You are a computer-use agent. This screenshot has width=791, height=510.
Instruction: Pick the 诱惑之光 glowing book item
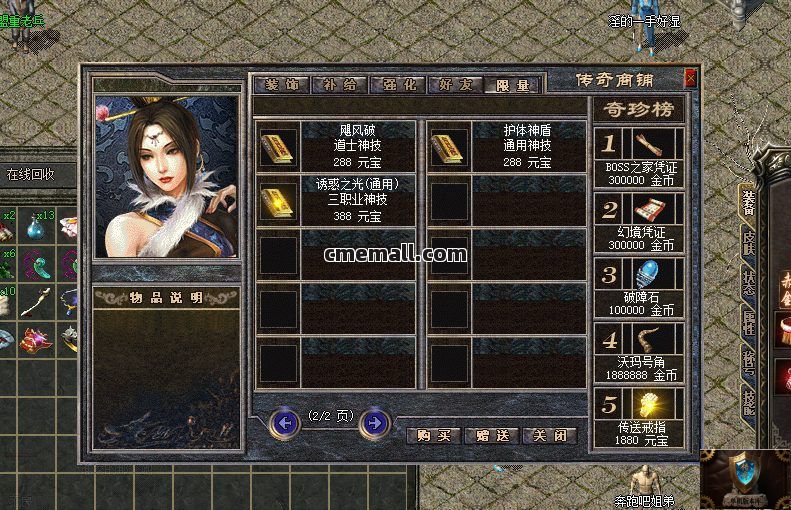tap(276, 201)
